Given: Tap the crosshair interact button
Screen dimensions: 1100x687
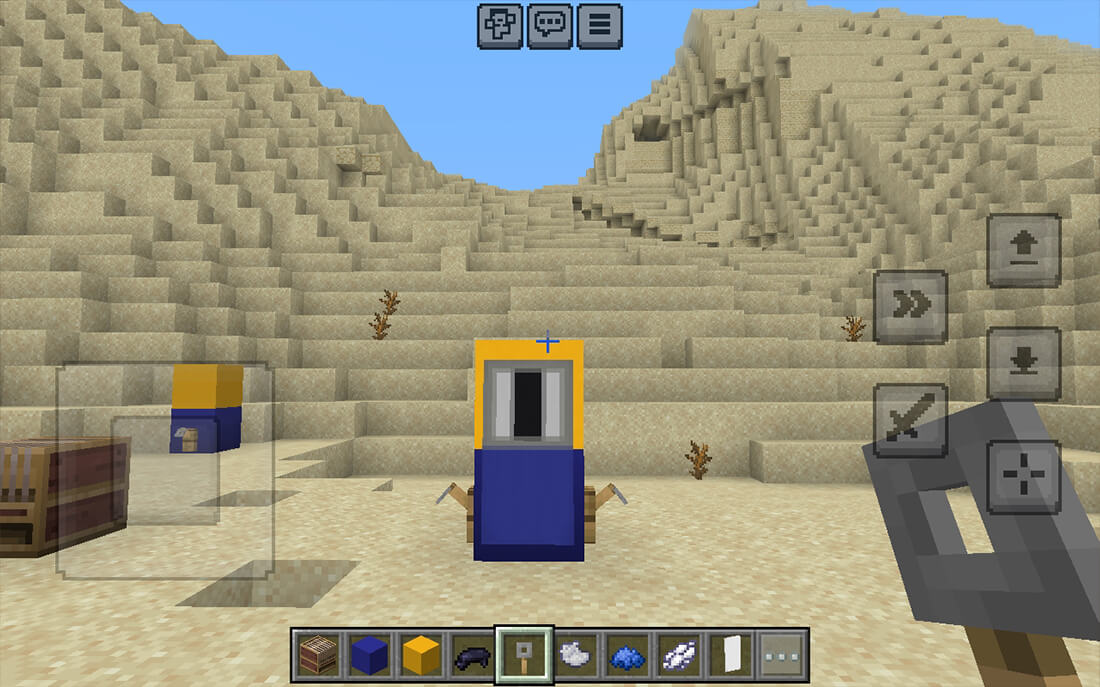Looking at the screenshot, I should 1024,476.
